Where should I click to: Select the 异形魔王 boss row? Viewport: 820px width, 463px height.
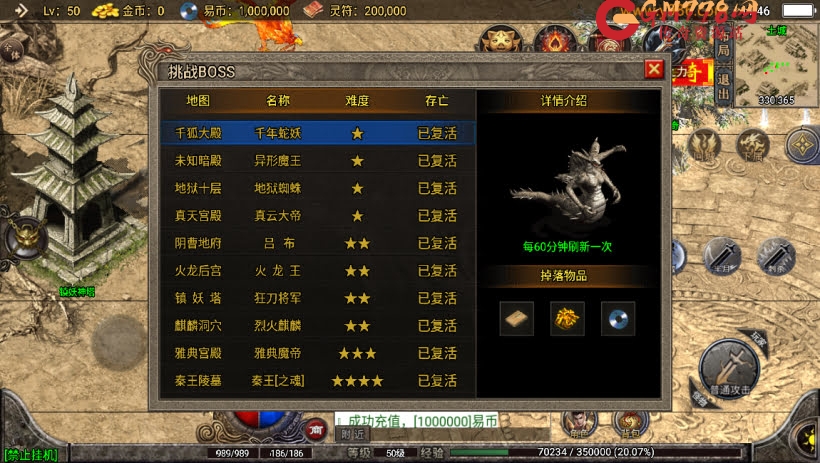[317, 161]
